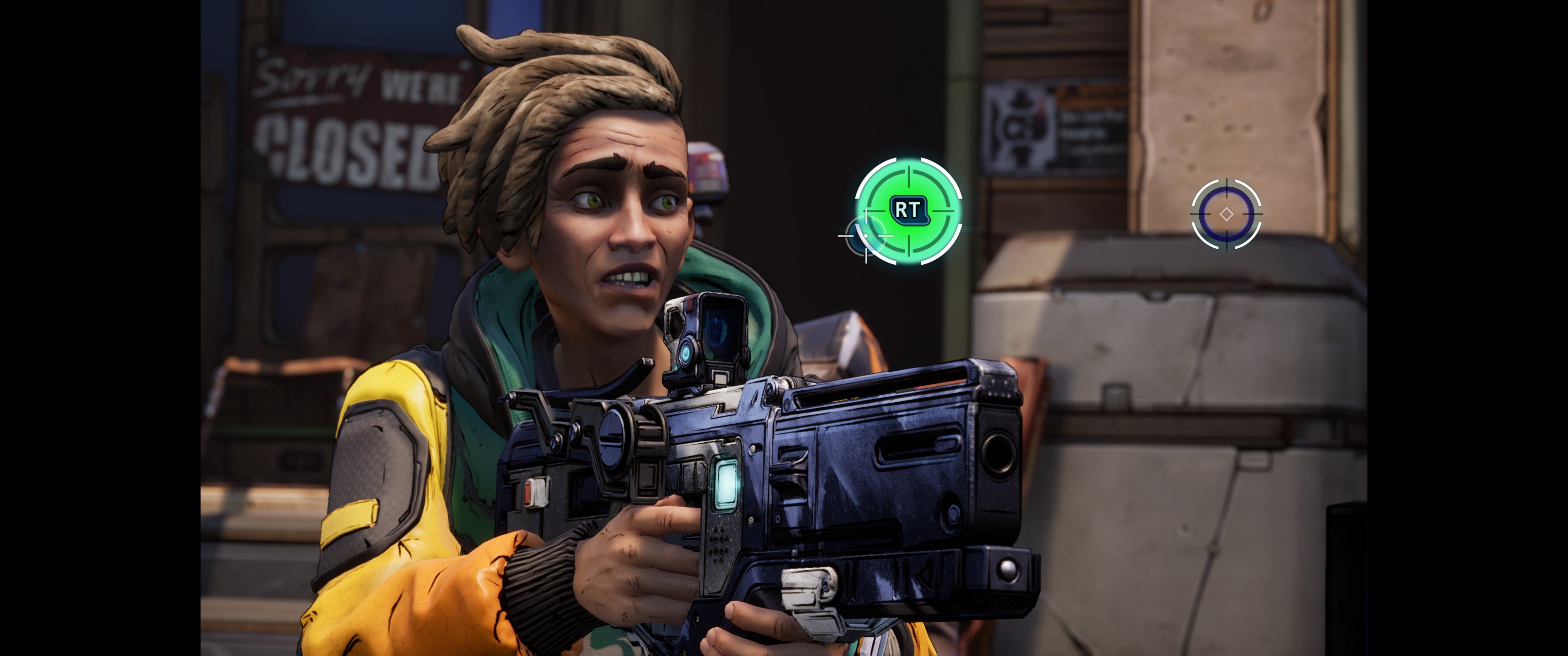The width and height of the screenshot is (1568, 656).
Task: Click the scope camera mounted on the rifle
Action: point(707,339)
